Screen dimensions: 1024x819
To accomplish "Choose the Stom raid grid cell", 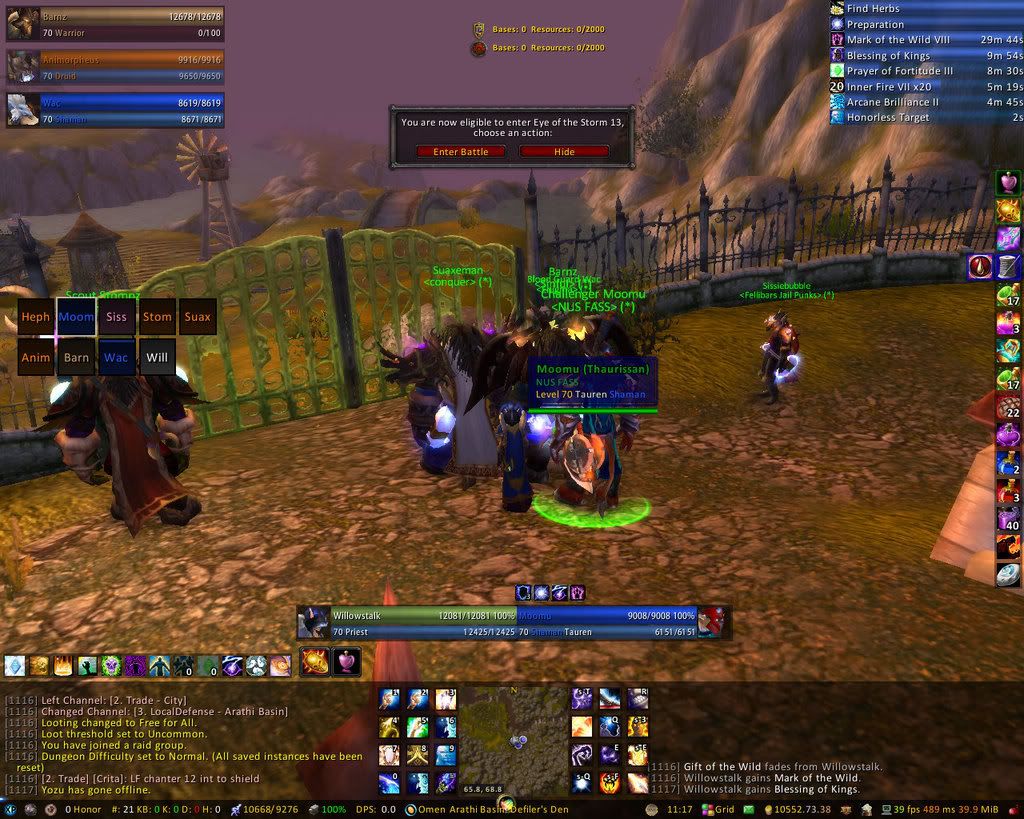I will click(157, 317).
